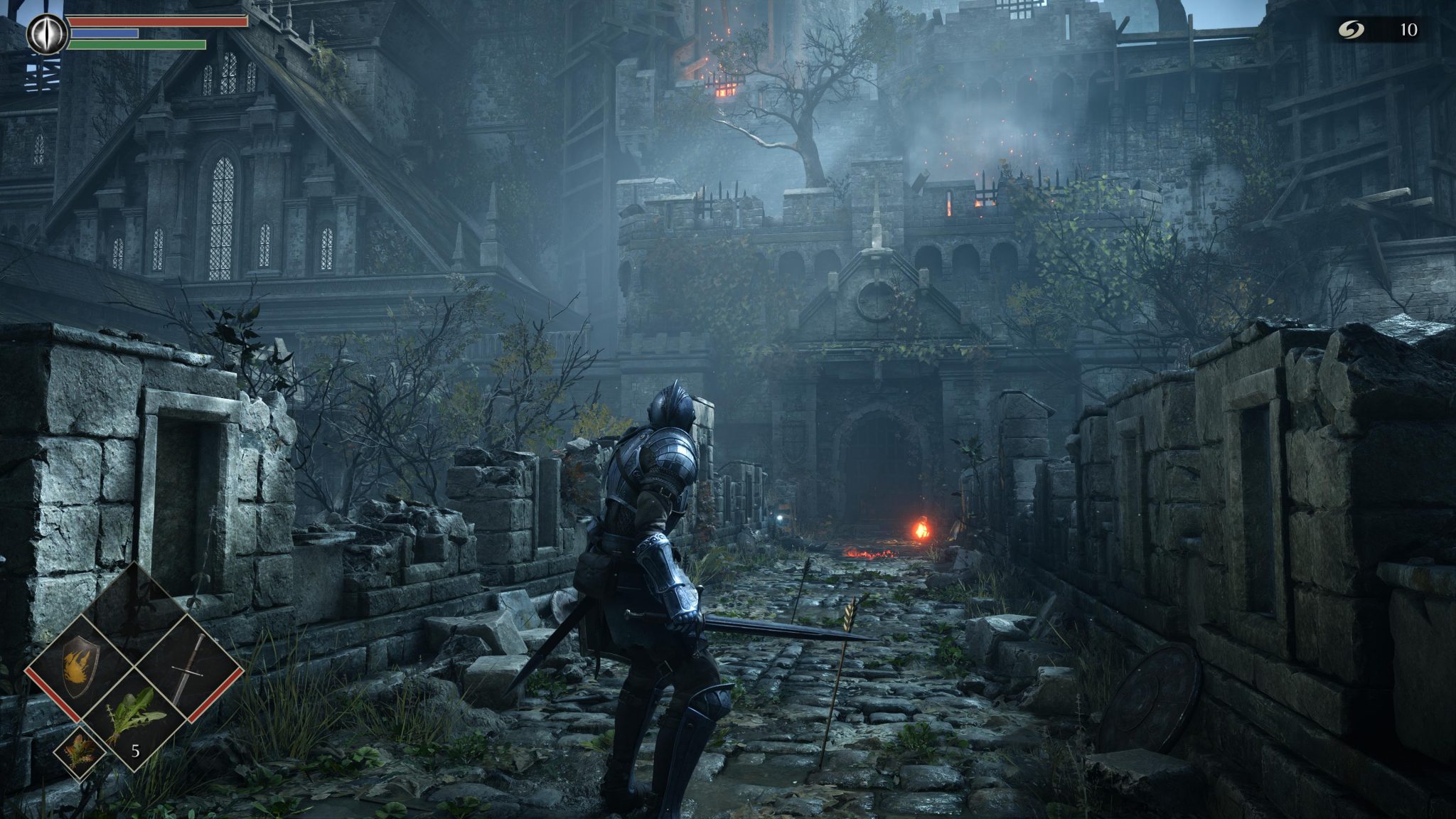This screenshot has width=1456, height=819.
Task: Select the equipped longsword slot
Action: click(x=188, y=667)
